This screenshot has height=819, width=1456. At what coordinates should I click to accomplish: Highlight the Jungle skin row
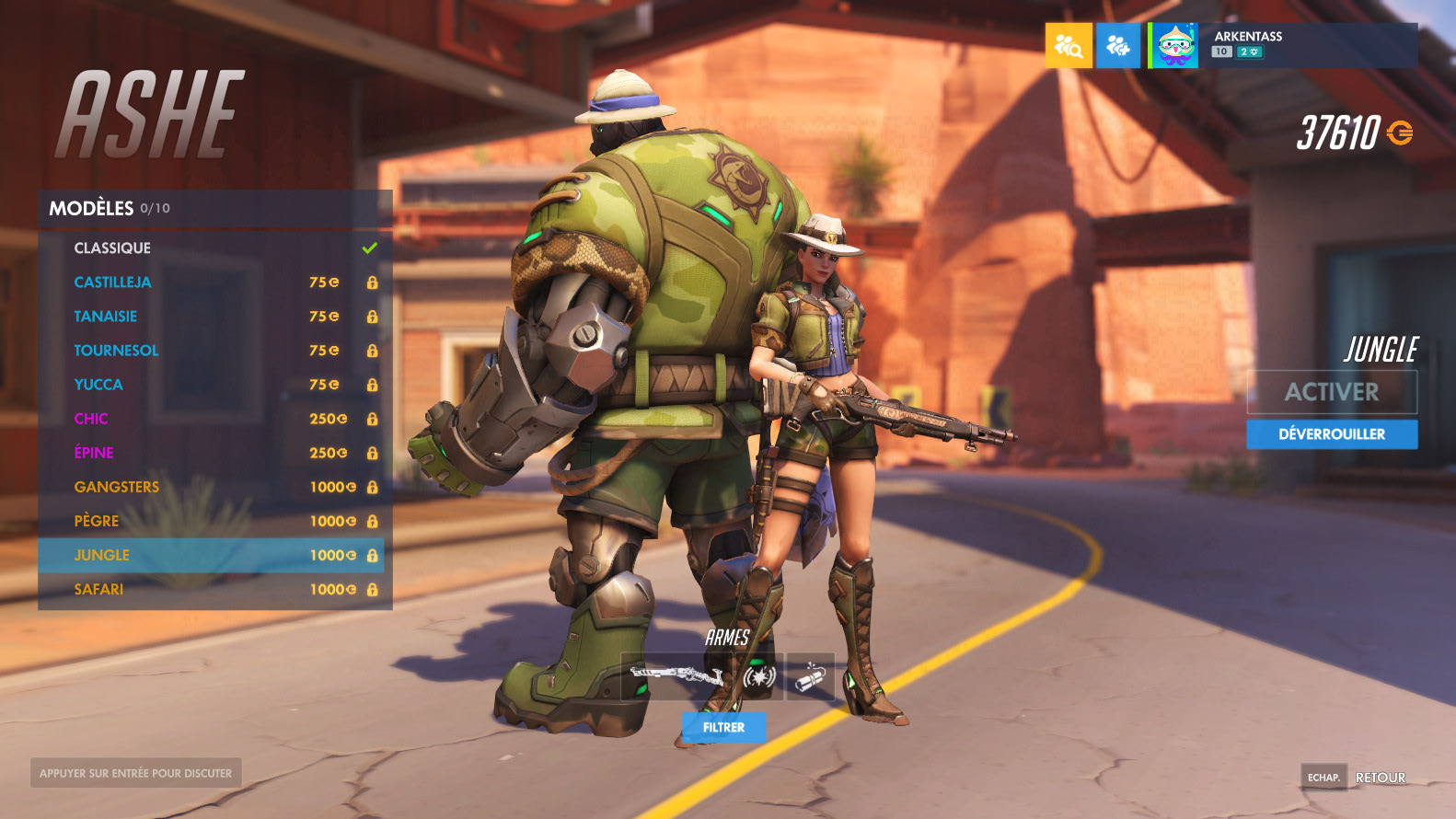pyautogui.click(x=211, y=555)
